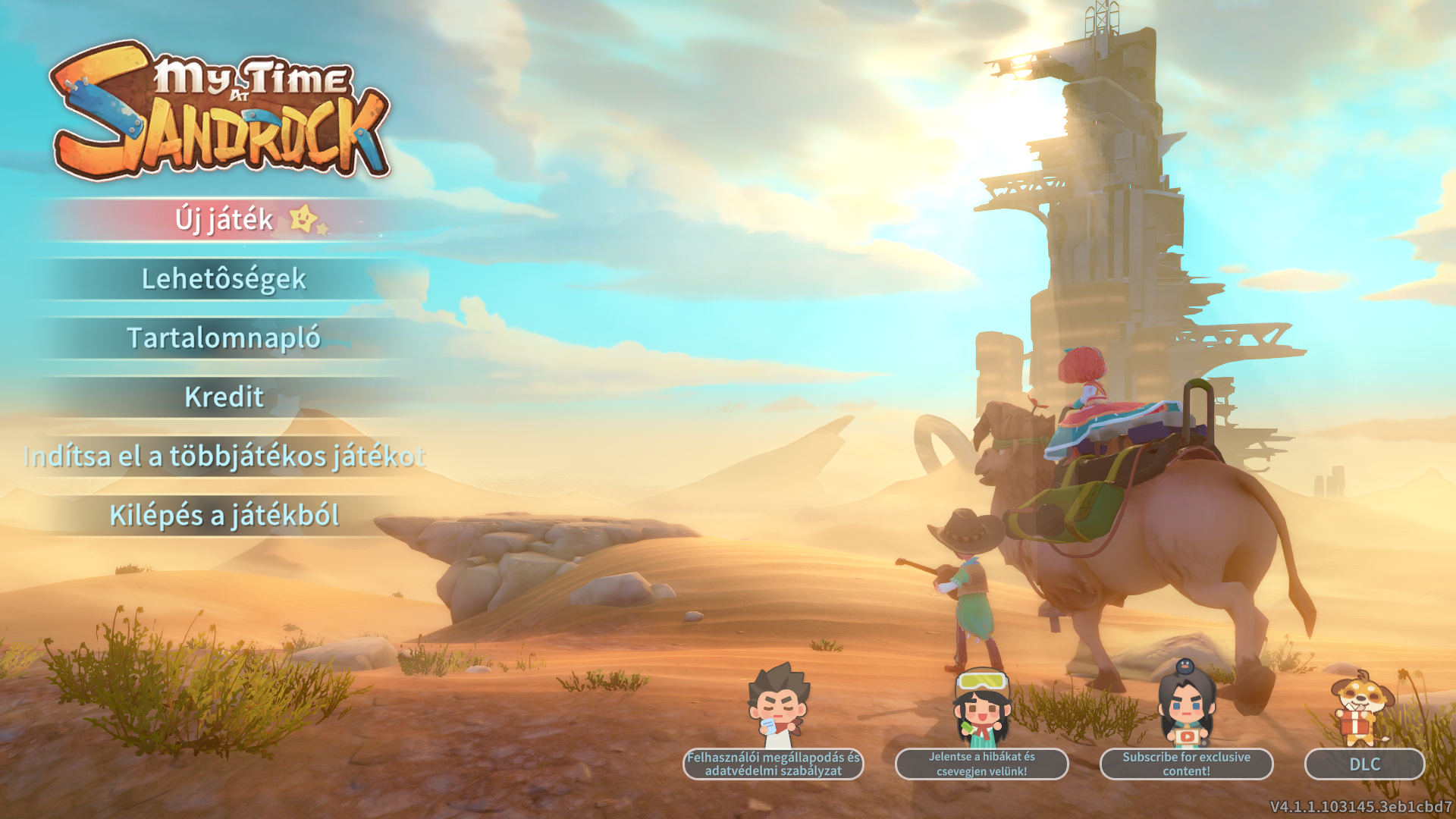Image resolution: width=1456 pixels, height=819 pixels.
Task: Start a new game with Új játék
Action: click(224, 220)
